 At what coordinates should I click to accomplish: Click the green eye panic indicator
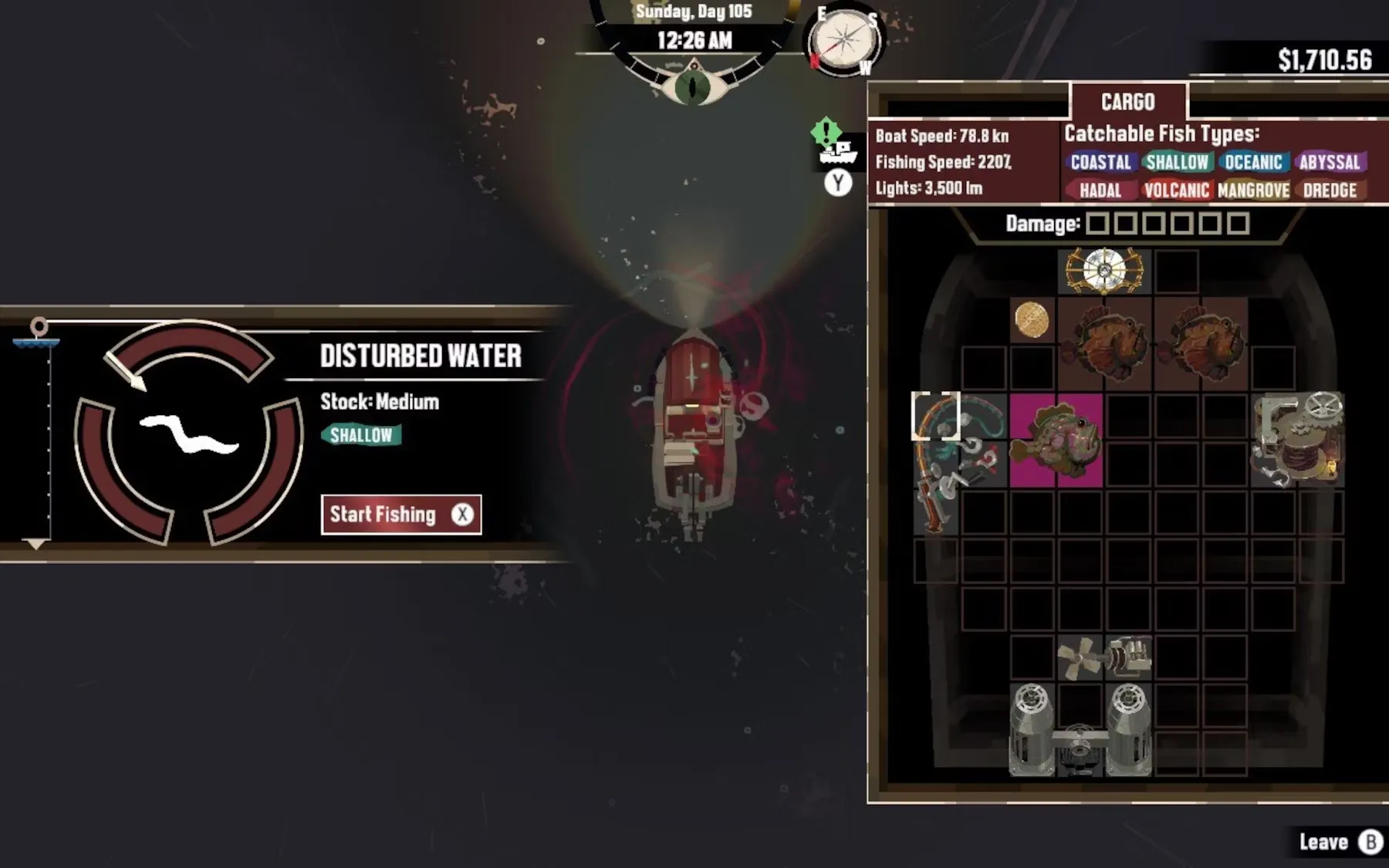pyautogui.click(x=694, y=86)
